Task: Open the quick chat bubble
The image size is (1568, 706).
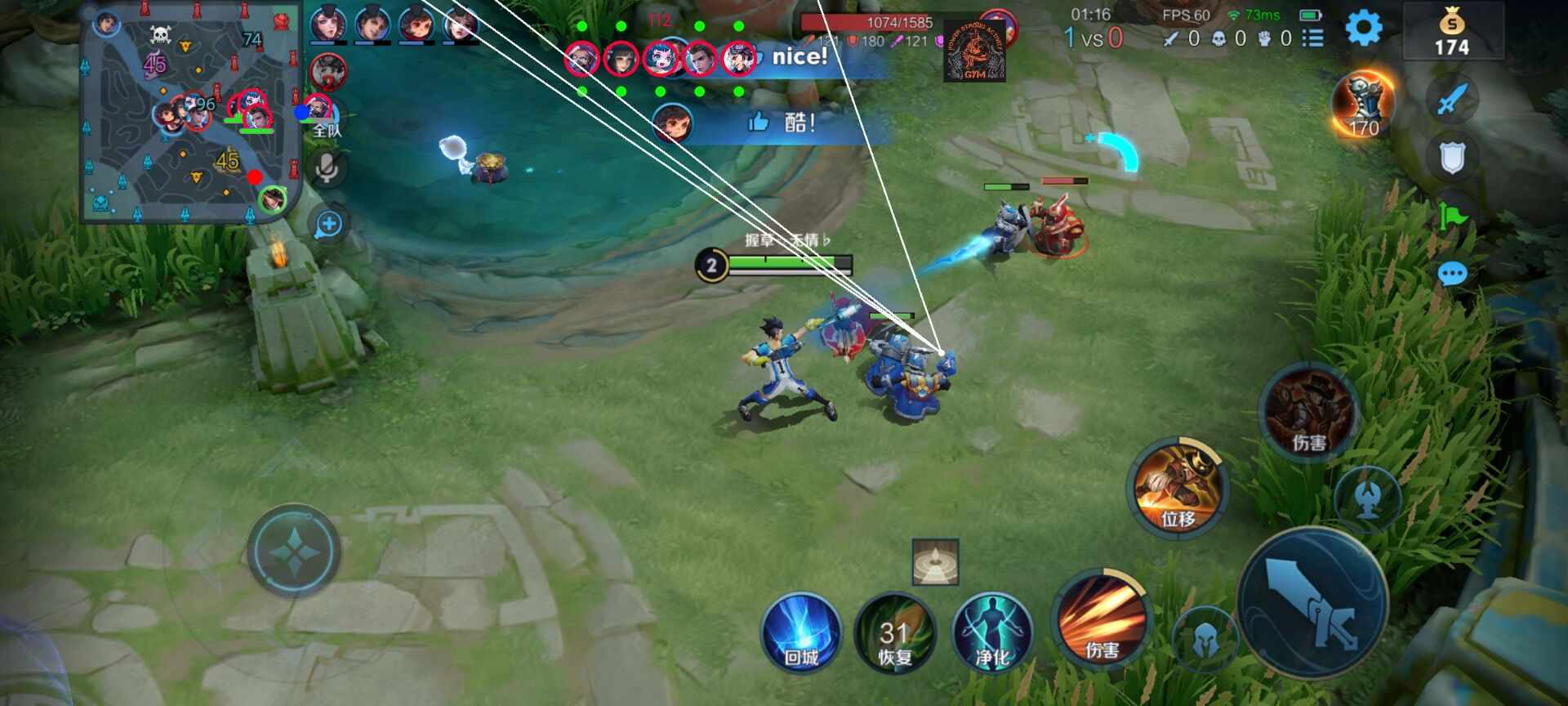Action: coord(1452,274)
